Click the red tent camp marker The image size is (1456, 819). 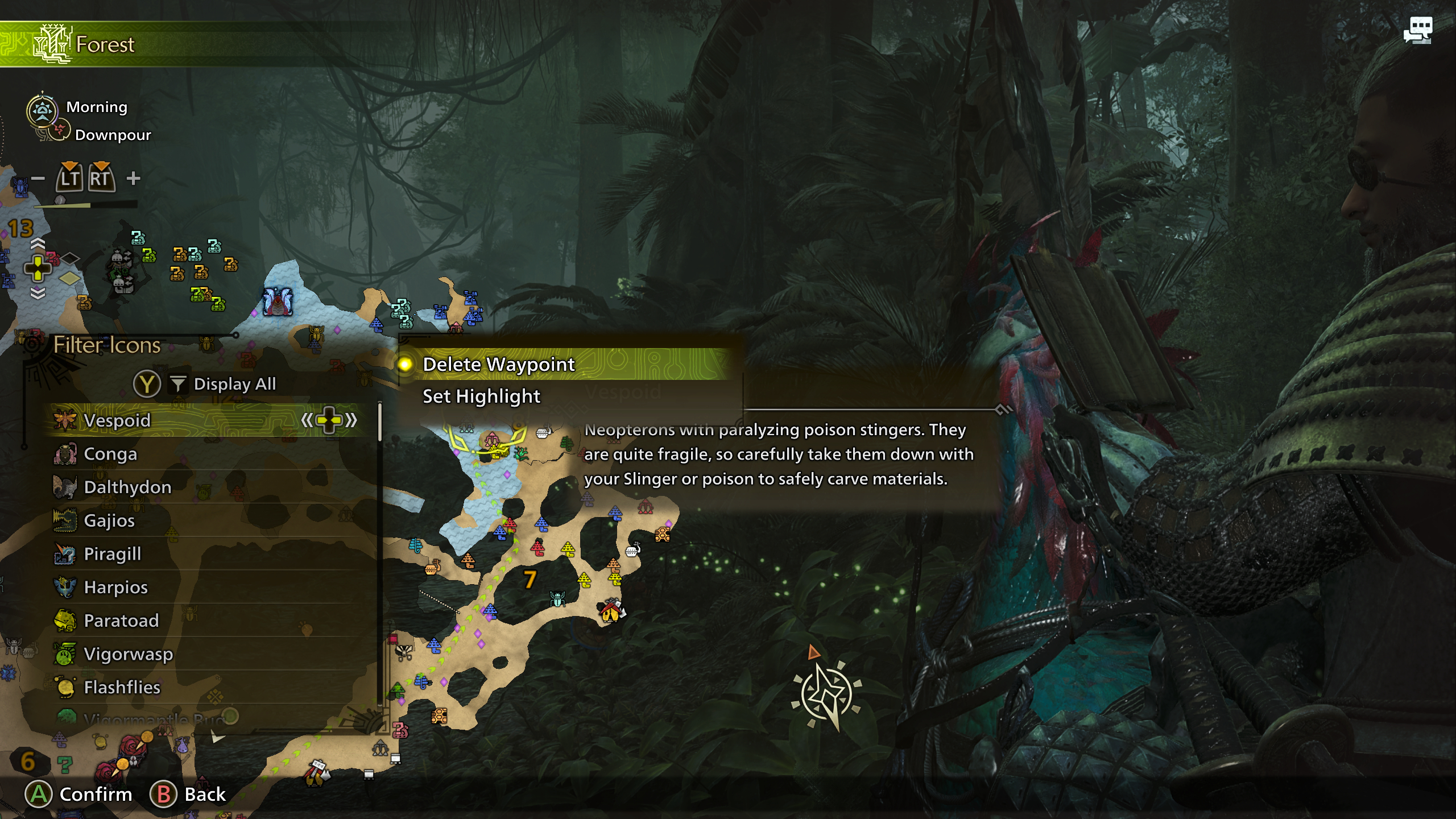(611, 611)
